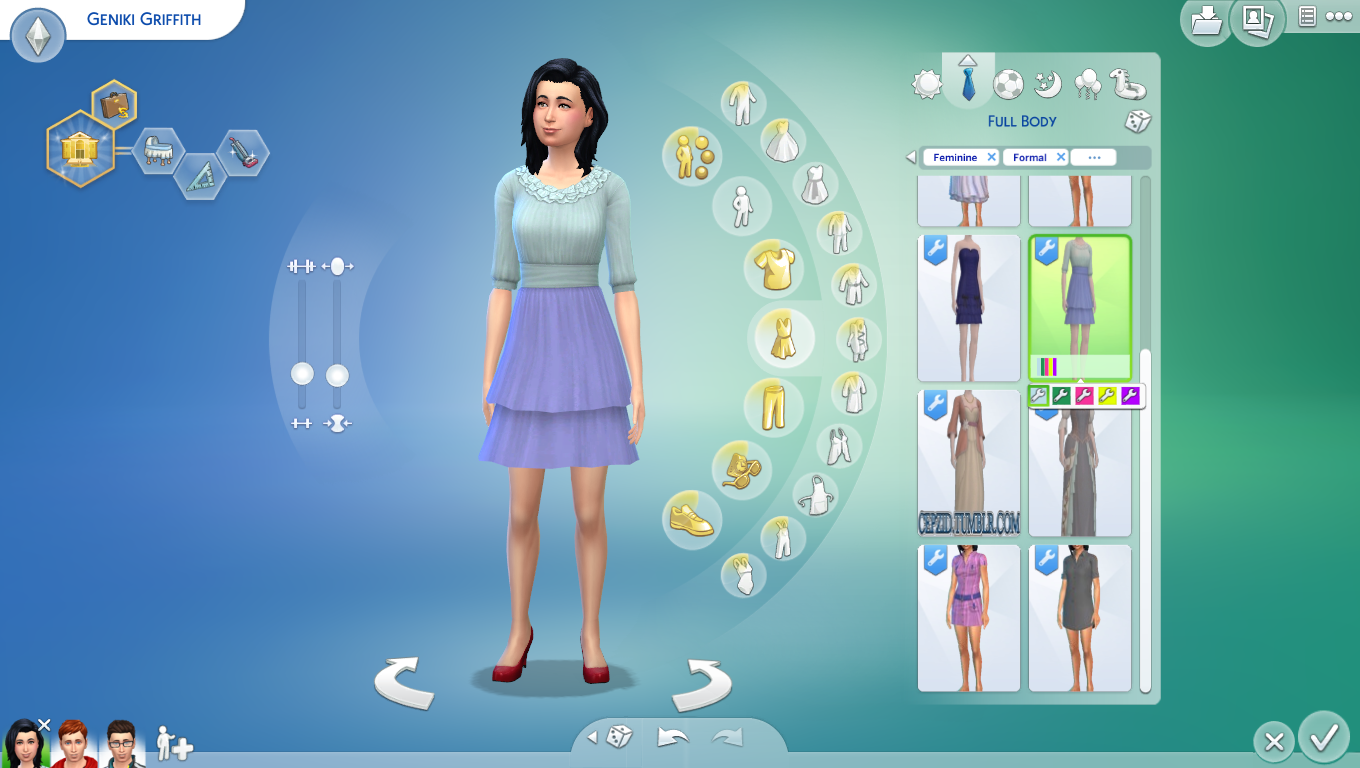Open the tops category on the clothing wheel
The height and width of the screenshot is (768, 1360).
click(x=773, y=267)
